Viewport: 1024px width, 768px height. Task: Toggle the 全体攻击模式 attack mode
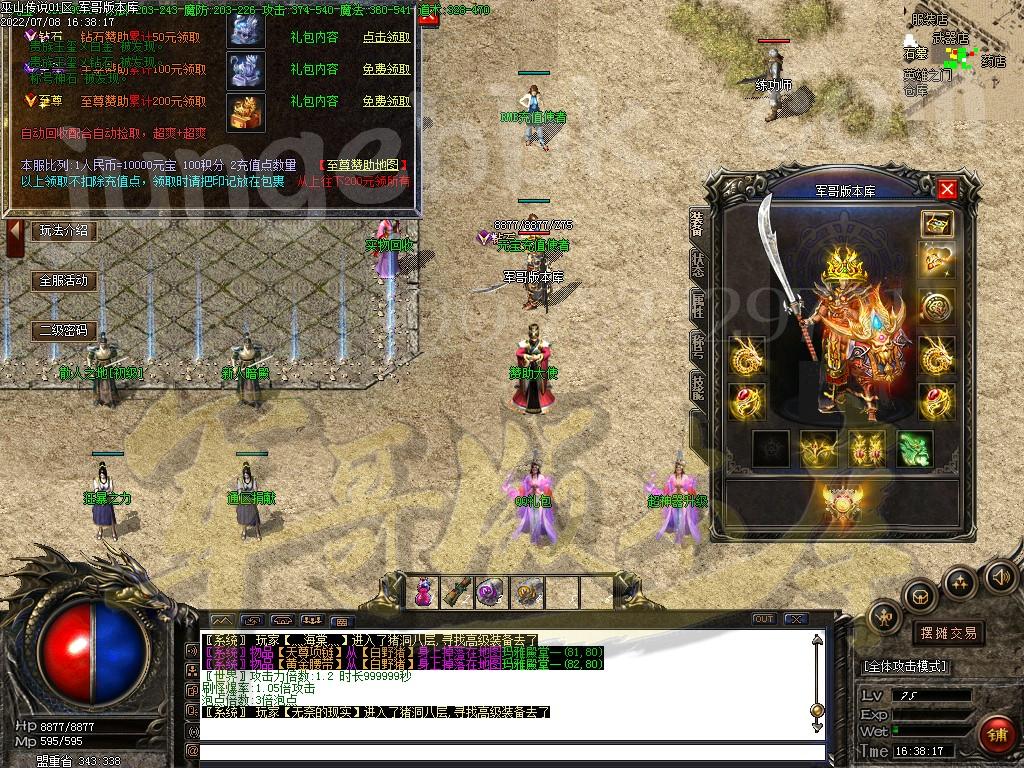[x=905, y=666]
